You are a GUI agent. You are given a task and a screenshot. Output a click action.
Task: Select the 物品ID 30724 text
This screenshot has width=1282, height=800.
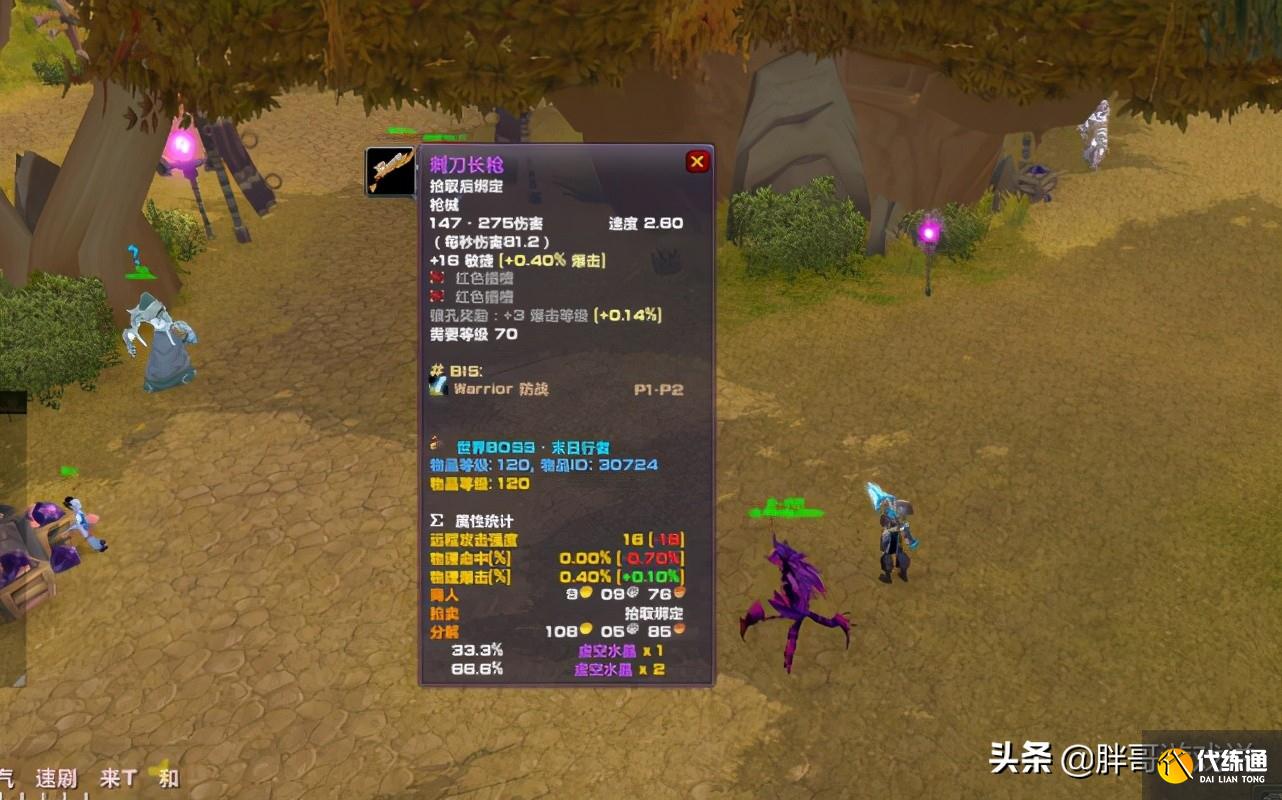pyautogui.click(x=626, y=467)
